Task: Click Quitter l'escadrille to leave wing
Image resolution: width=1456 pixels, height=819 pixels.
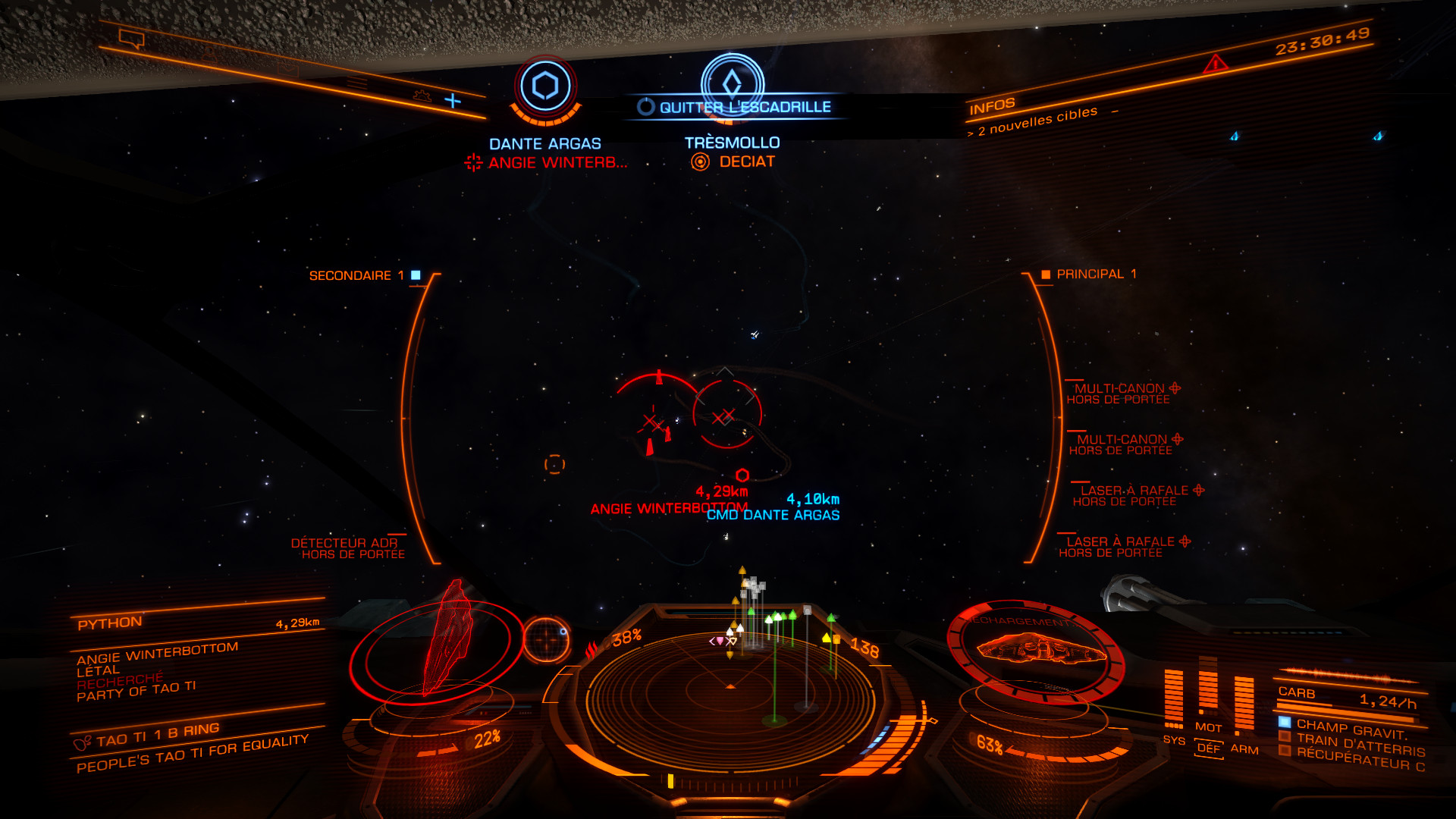Action: [x=734, y=107]
